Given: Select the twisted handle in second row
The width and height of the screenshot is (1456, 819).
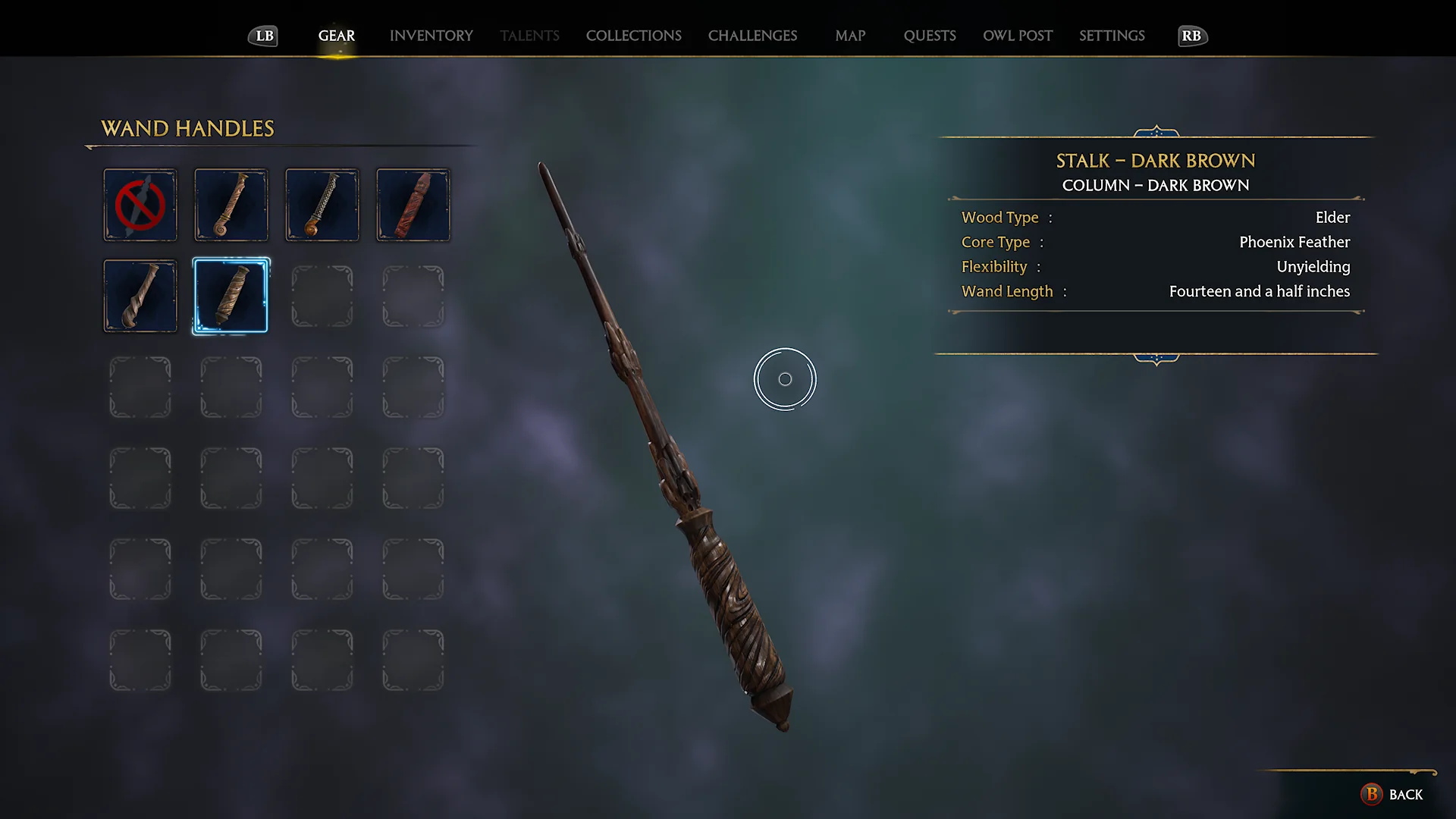Looking at the screenshot, I should tap(140, 296).
